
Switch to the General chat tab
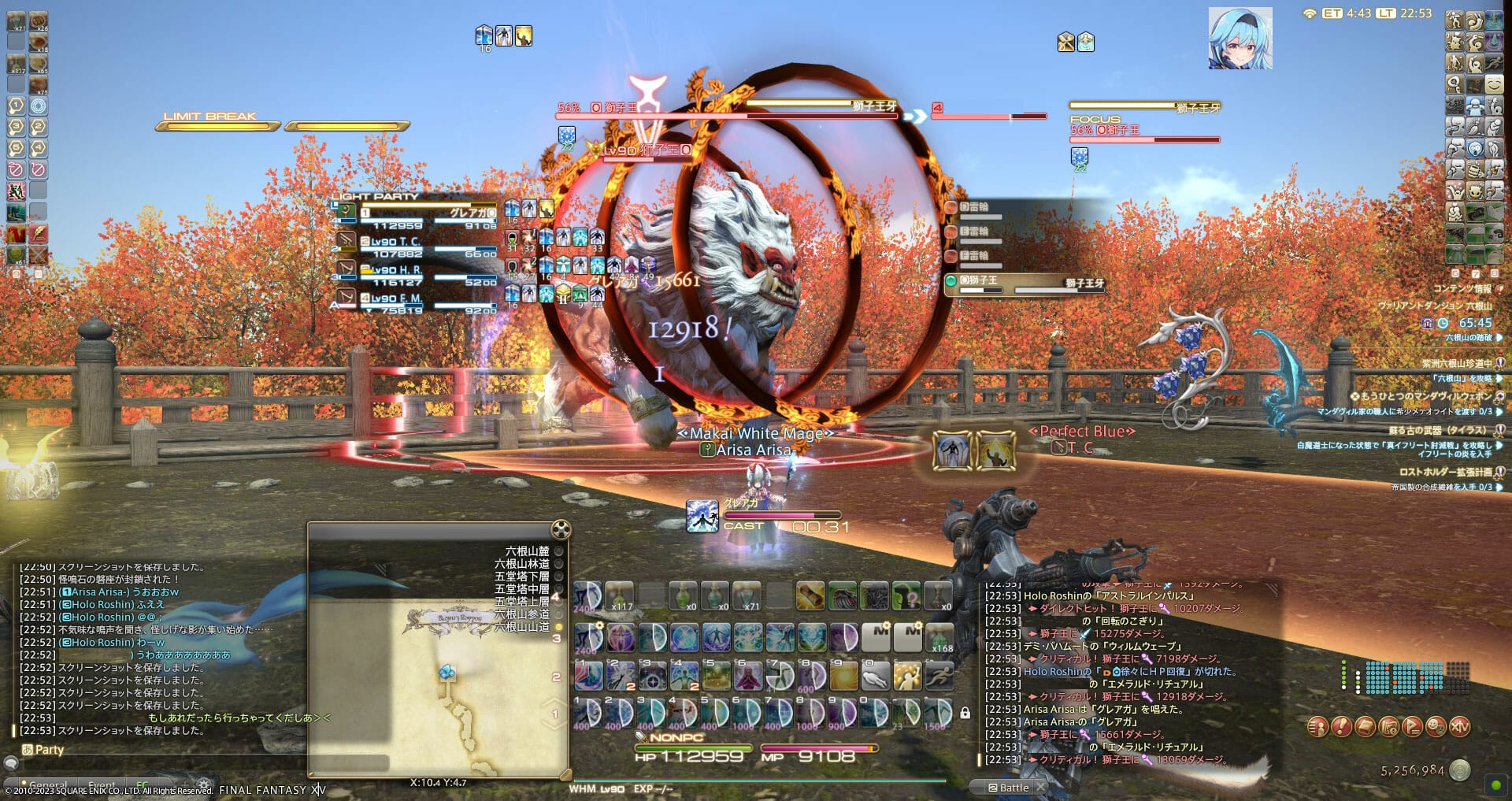point(49,785)
